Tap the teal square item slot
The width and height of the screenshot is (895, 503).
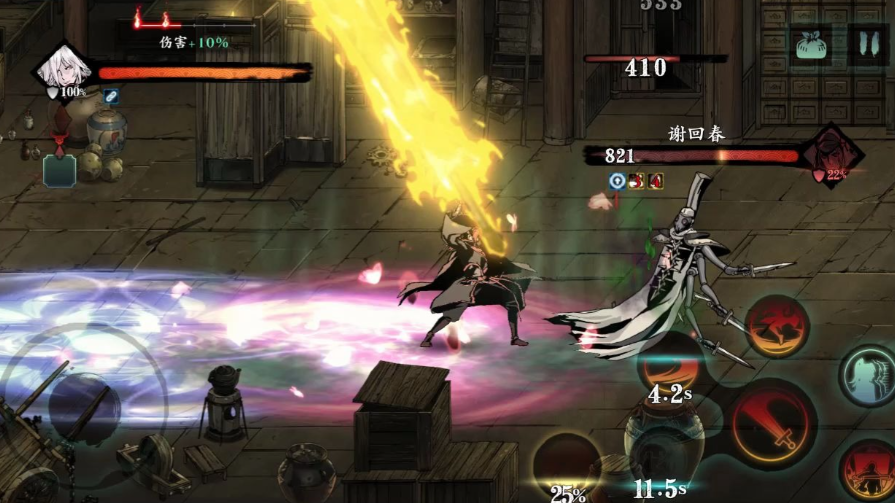[x=59, y=170]
